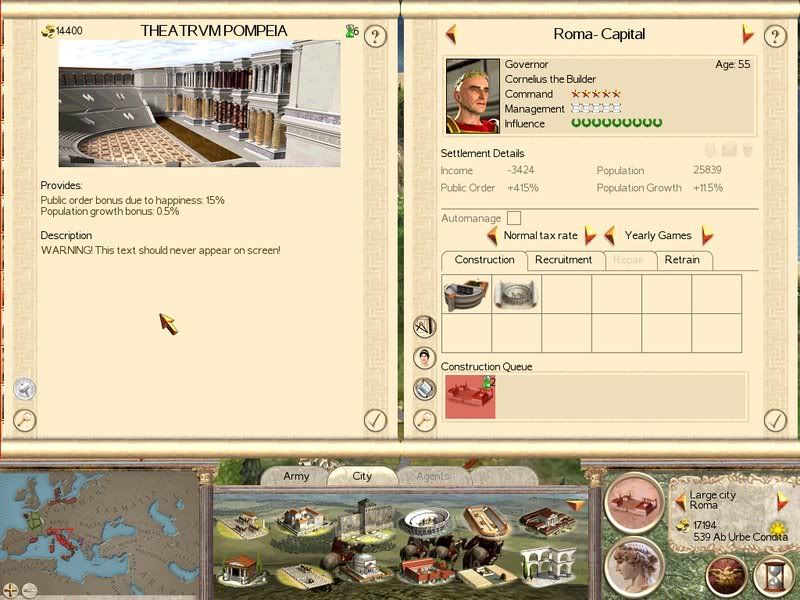Switch to the Army tab
Image resolution: width=800 pixels, height=600 pixels.
point(296,476)
